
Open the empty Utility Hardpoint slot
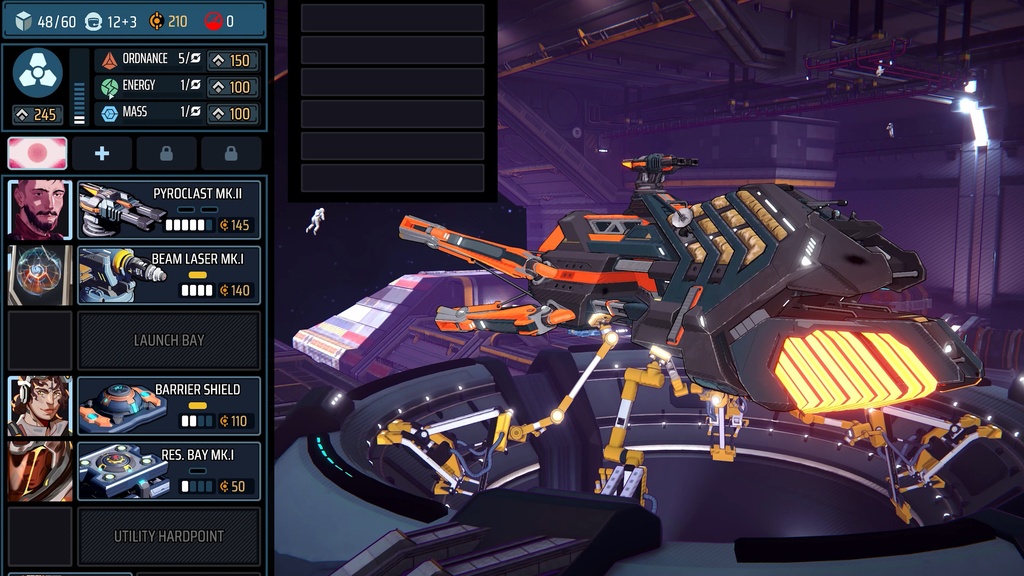click(169, 536)
